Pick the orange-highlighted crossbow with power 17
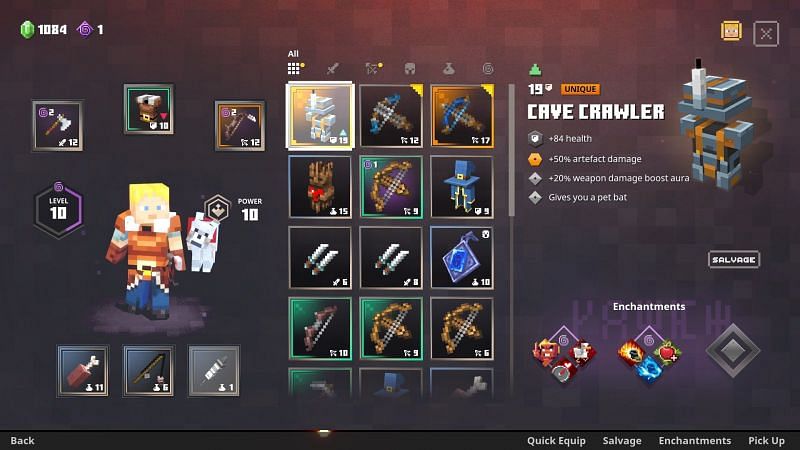This screenshot has height=450, width=800. tap(462, 115)
